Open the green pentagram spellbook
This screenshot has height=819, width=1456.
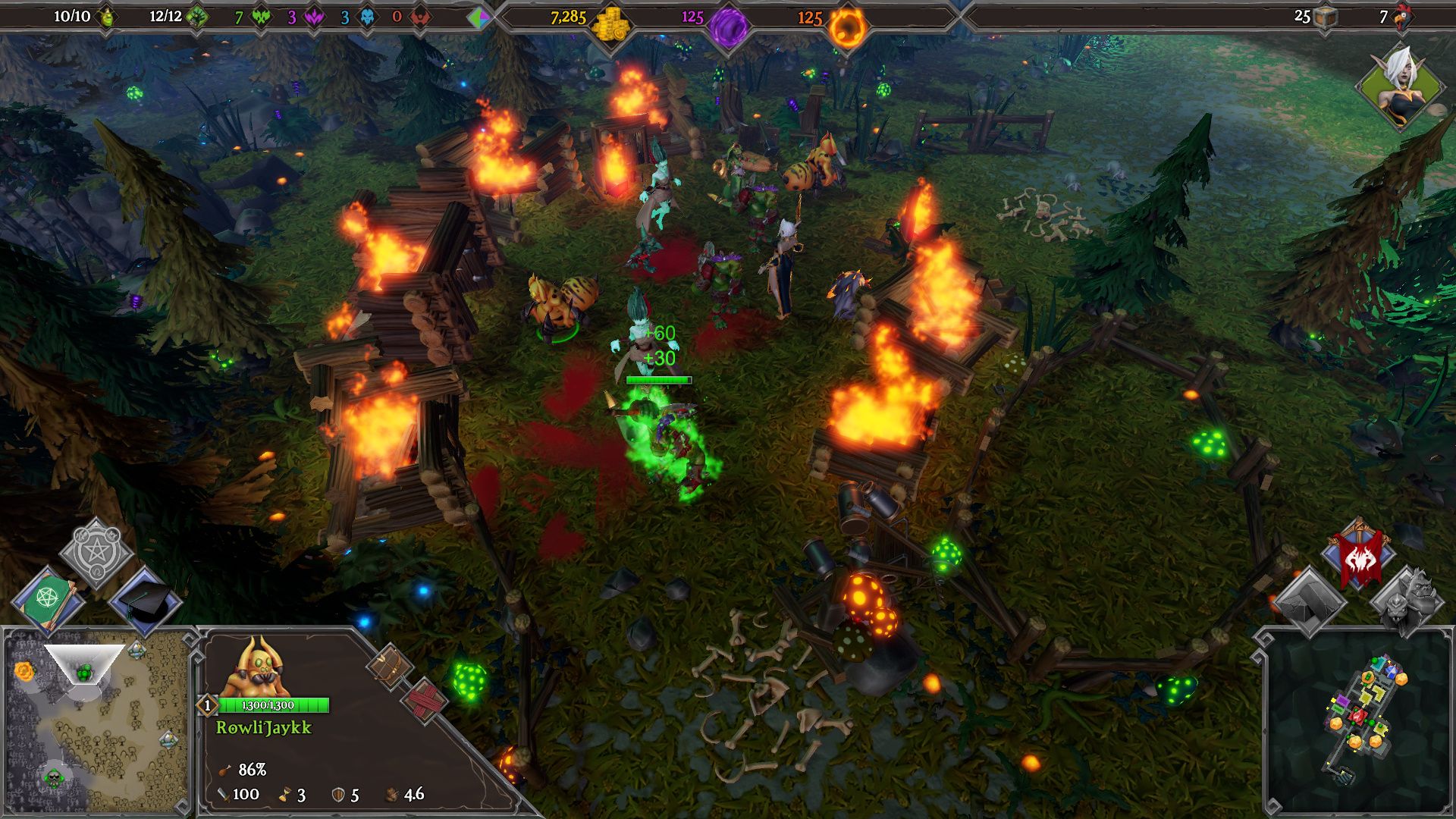(47, 599)
